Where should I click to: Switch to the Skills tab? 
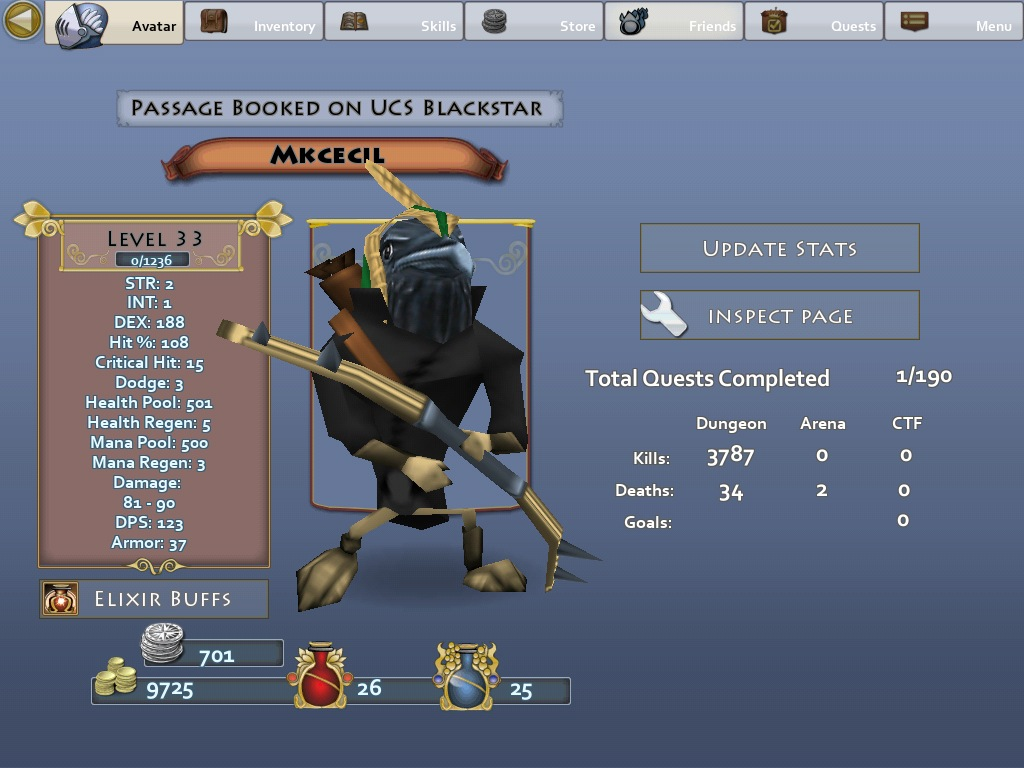[x=394, y=23]
